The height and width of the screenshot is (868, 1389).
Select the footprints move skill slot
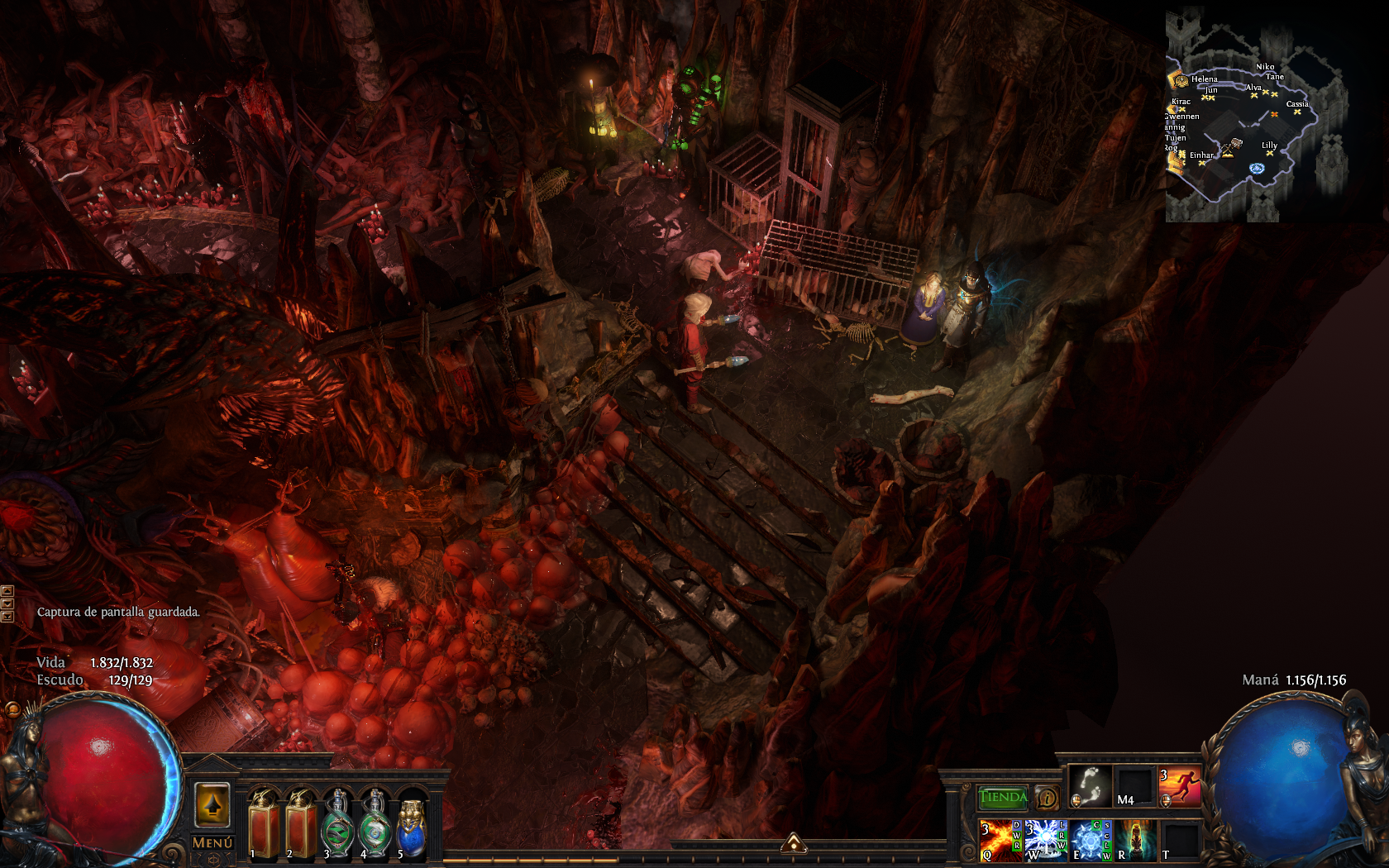point(1090,786)
